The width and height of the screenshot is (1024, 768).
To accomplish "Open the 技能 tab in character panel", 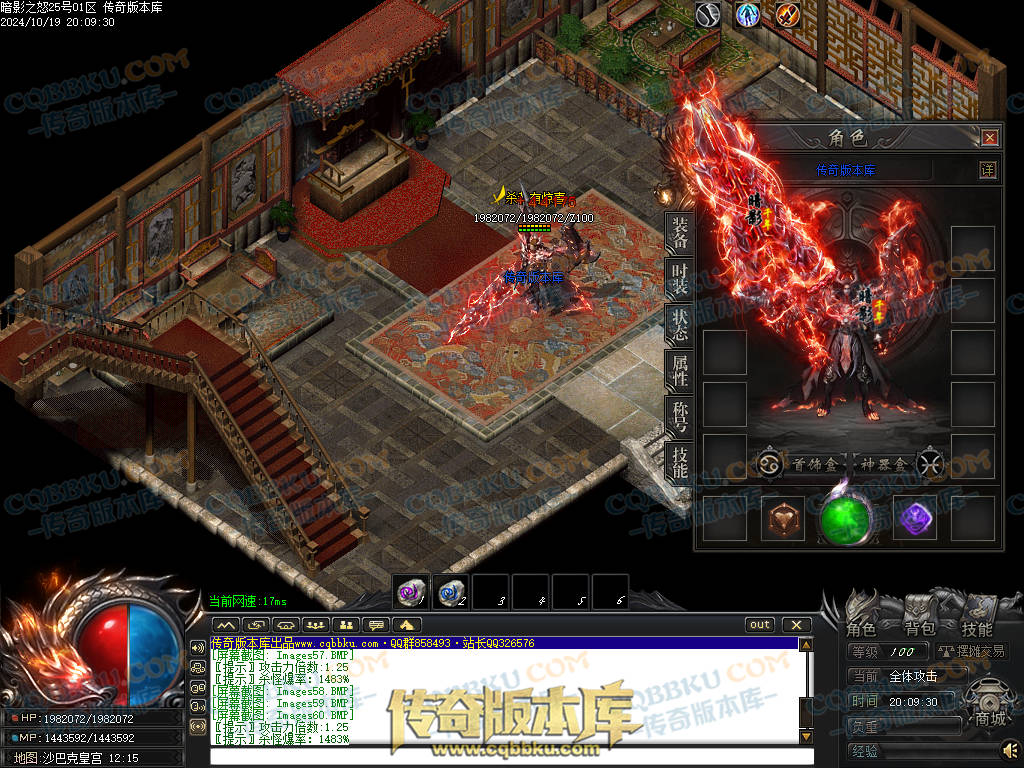I will pos(680,462).
